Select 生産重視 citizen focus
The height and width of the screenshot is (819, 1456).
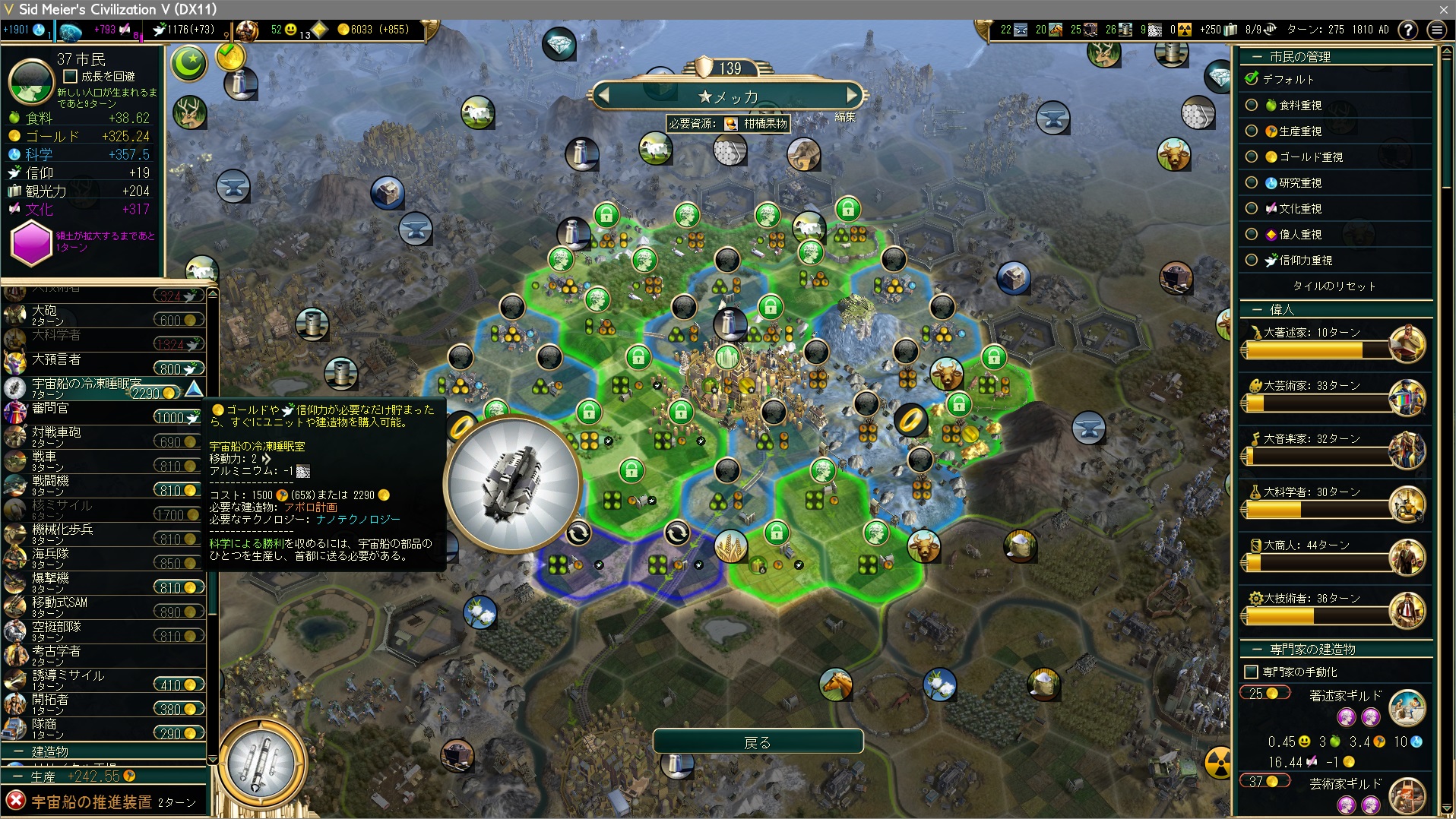point(1251,131)
